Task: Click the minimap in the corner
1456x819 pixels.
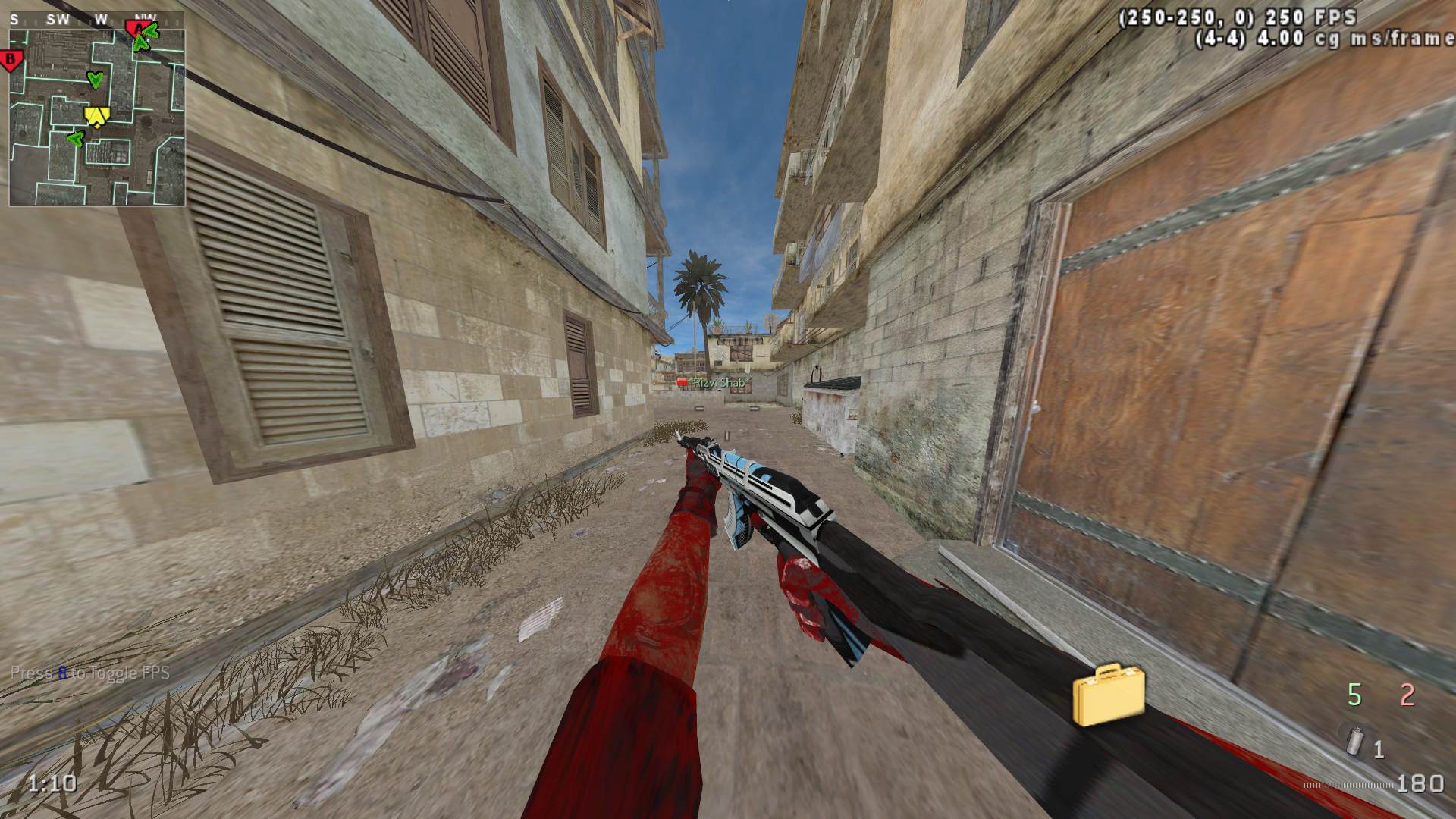Action: (x=97, y=118)
